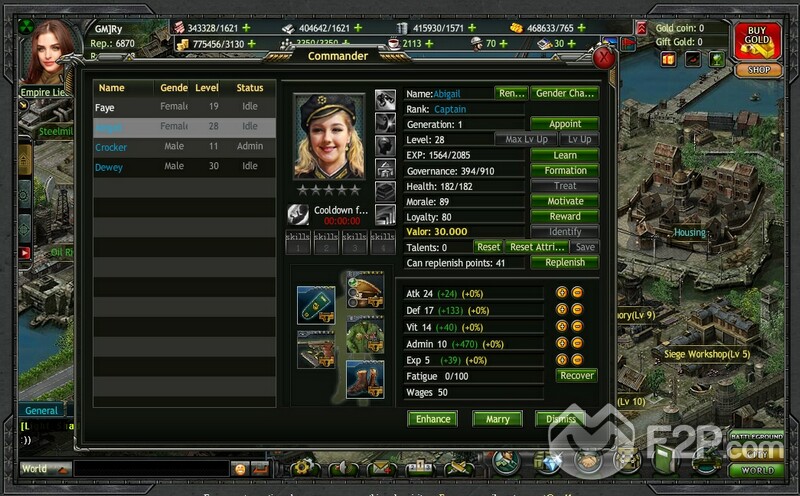Motivate the commander to raise morale

pos(564,201)
